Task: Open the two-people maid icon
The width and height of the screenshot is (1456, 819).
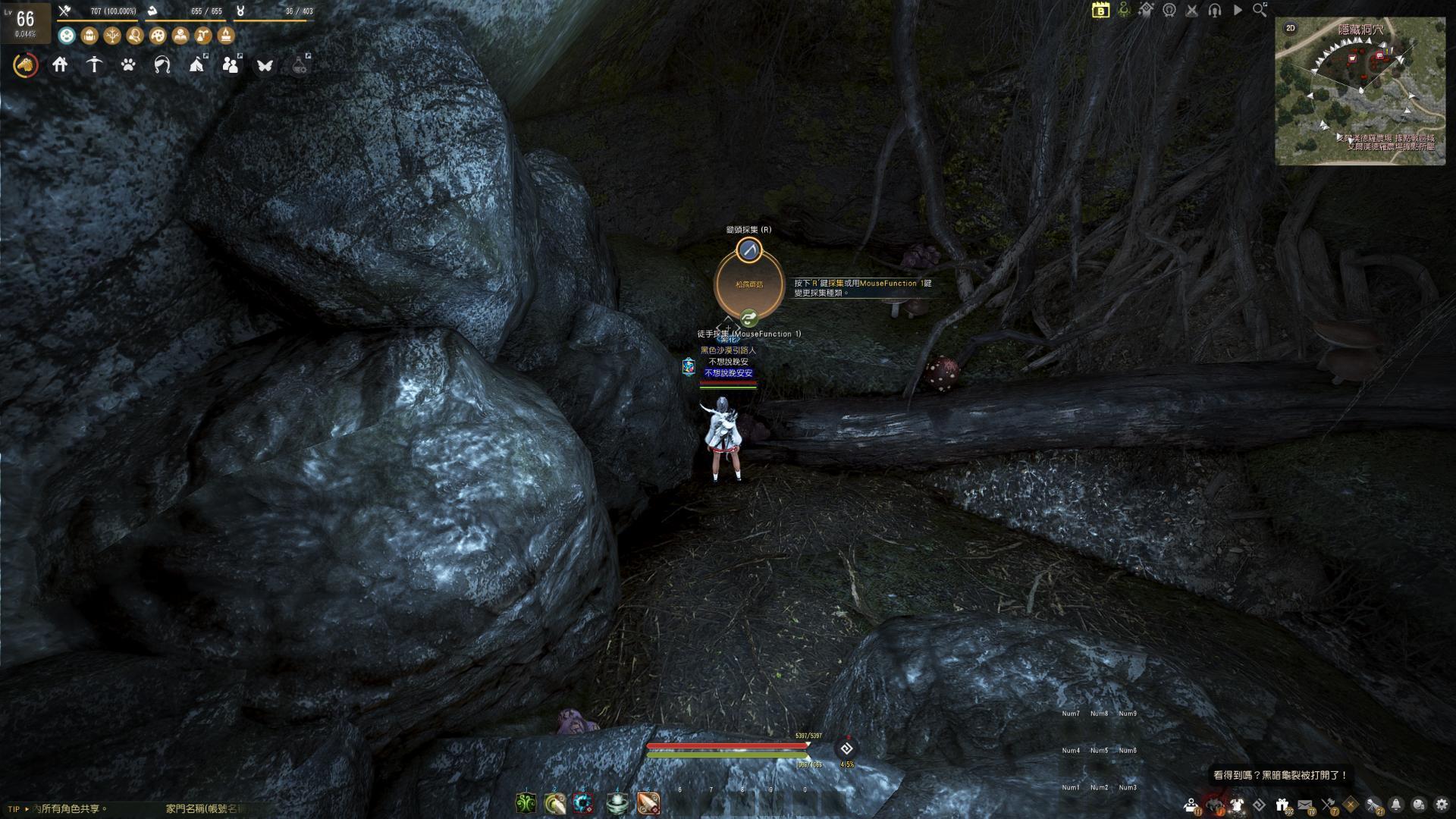Action: (x=231, y=65)
